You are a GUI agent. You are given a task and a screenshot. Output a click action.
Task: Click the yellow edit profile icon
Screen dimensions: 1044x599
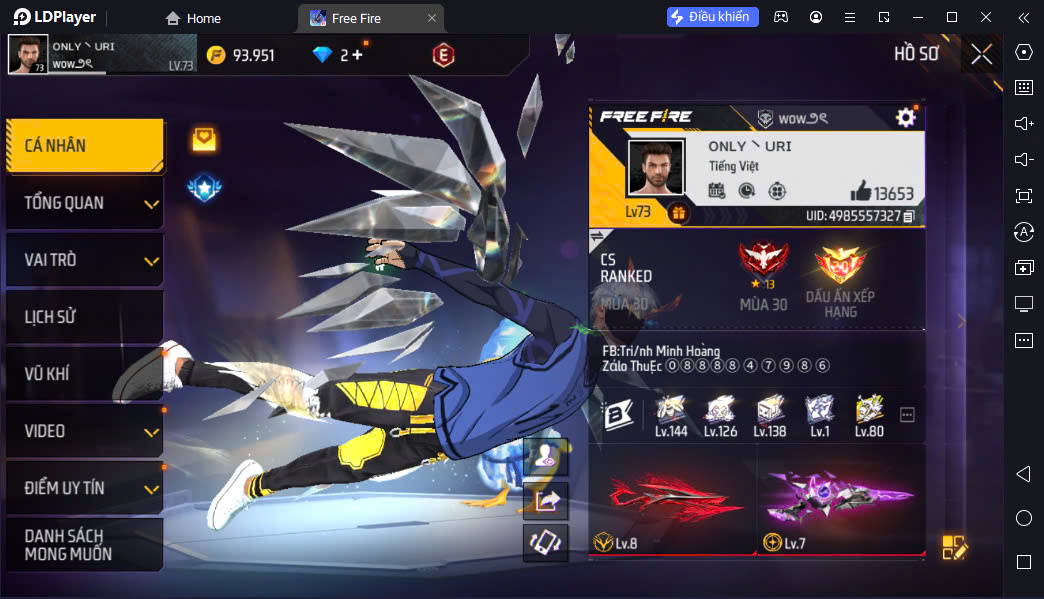pyautogui.click(x=954, y=547)
